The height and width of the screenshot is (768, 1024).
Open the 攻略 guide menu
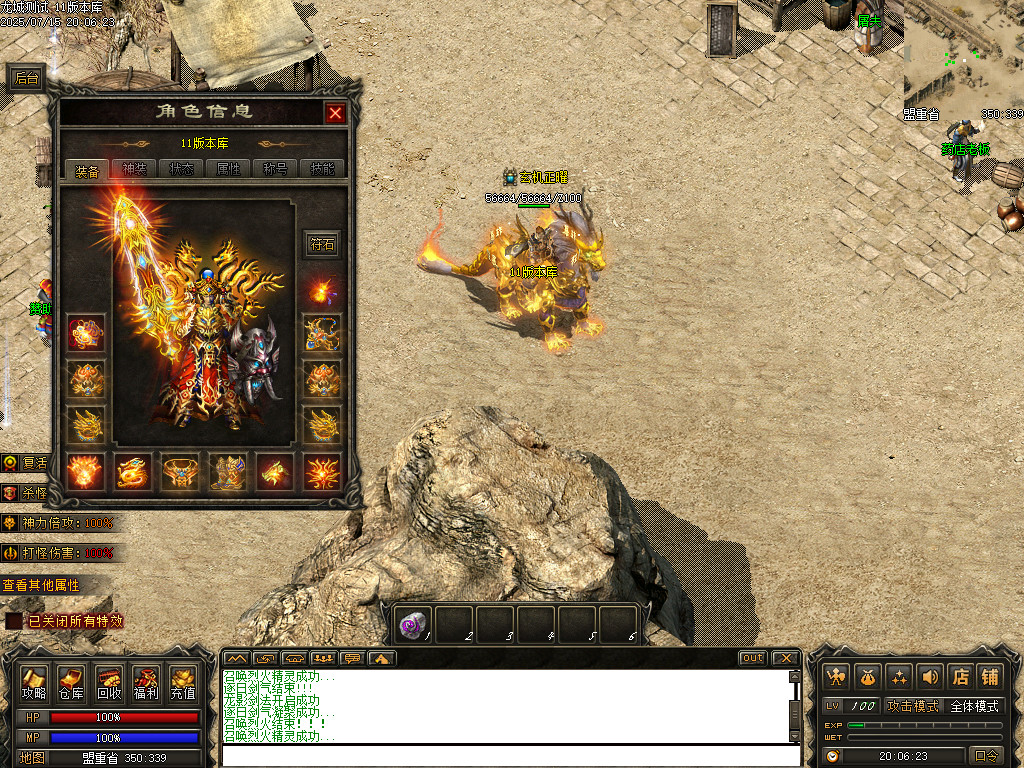34,683
